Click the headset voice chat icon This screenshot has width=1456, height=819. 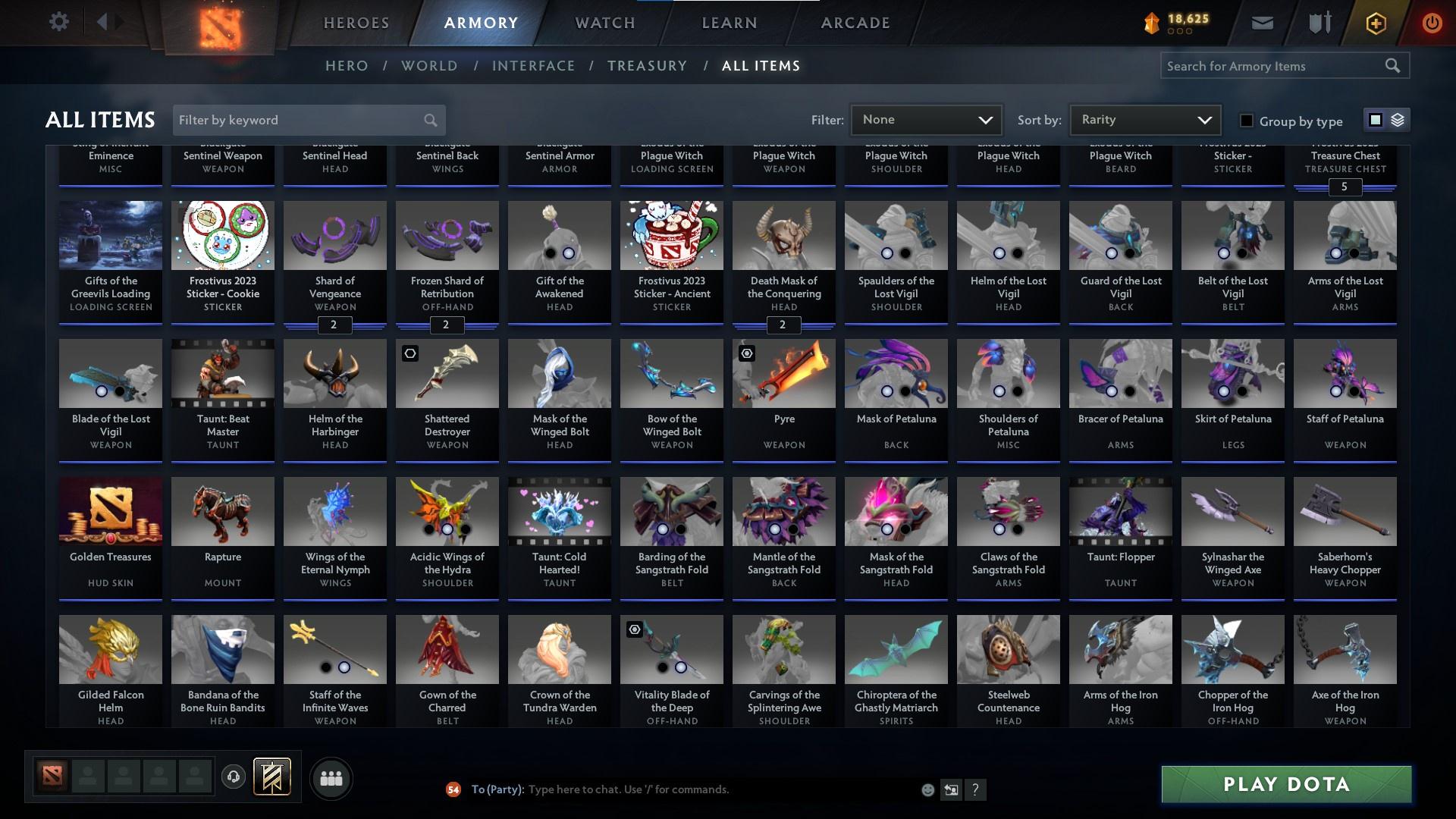tap(233, 778)
